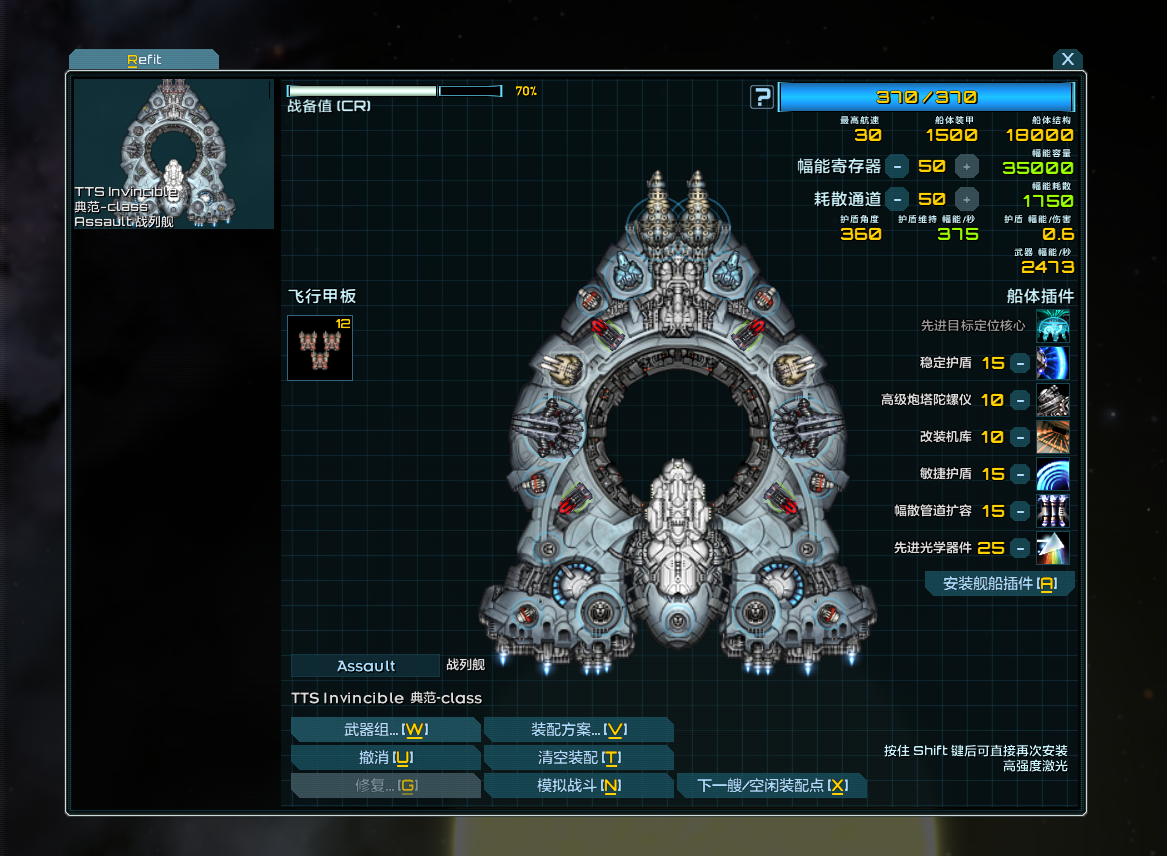Close the refit screen with the X

pyautogui.click(x=1067, y=60)
